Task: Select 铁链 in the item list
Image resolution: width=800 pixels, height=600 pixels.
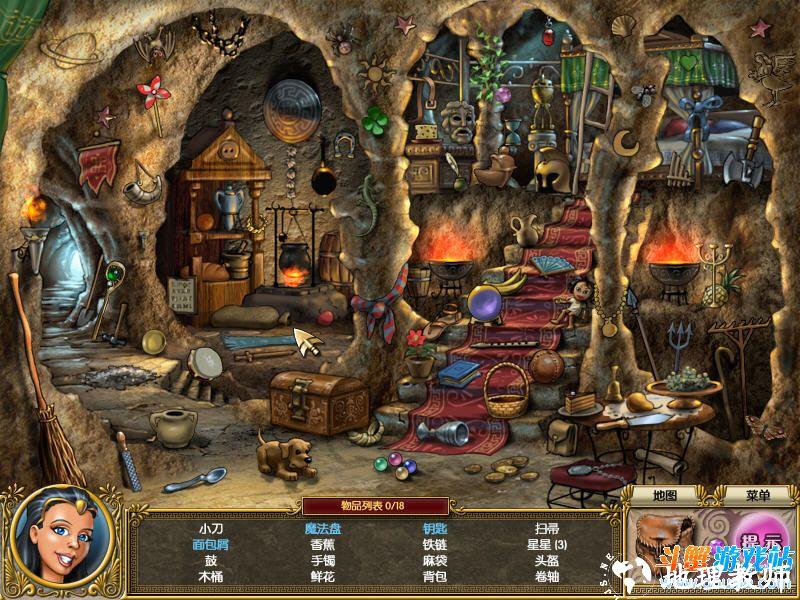Action: 434,544
